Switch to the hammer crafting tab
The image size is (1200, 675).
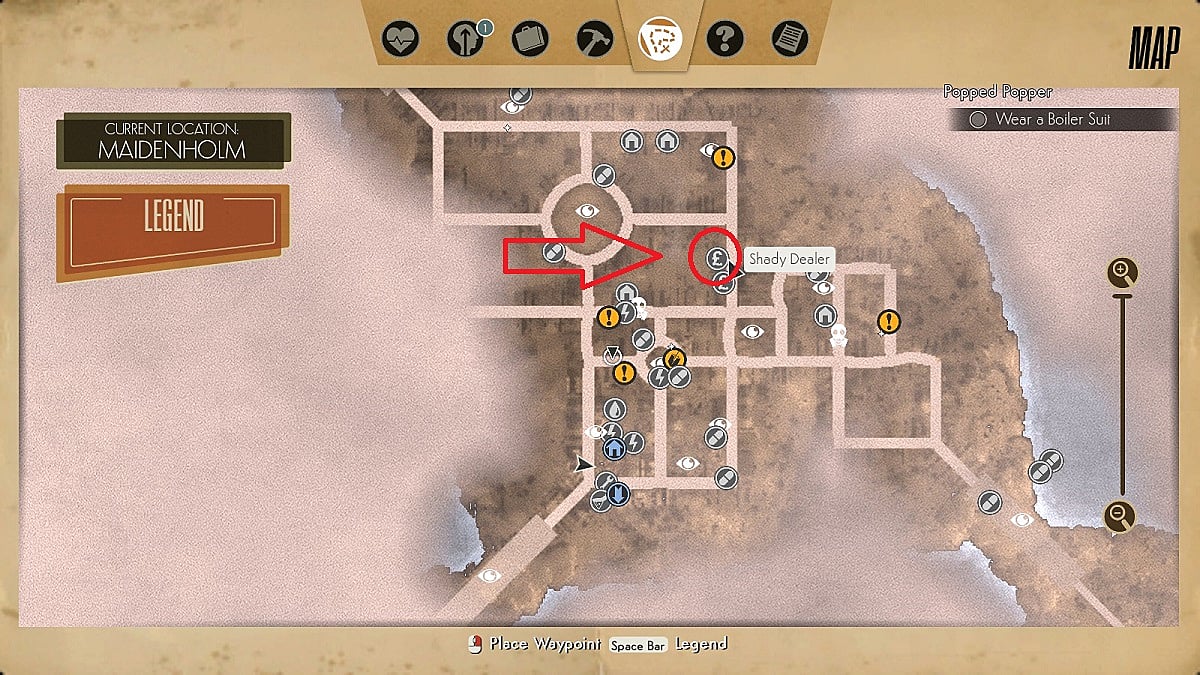(594, 40)
